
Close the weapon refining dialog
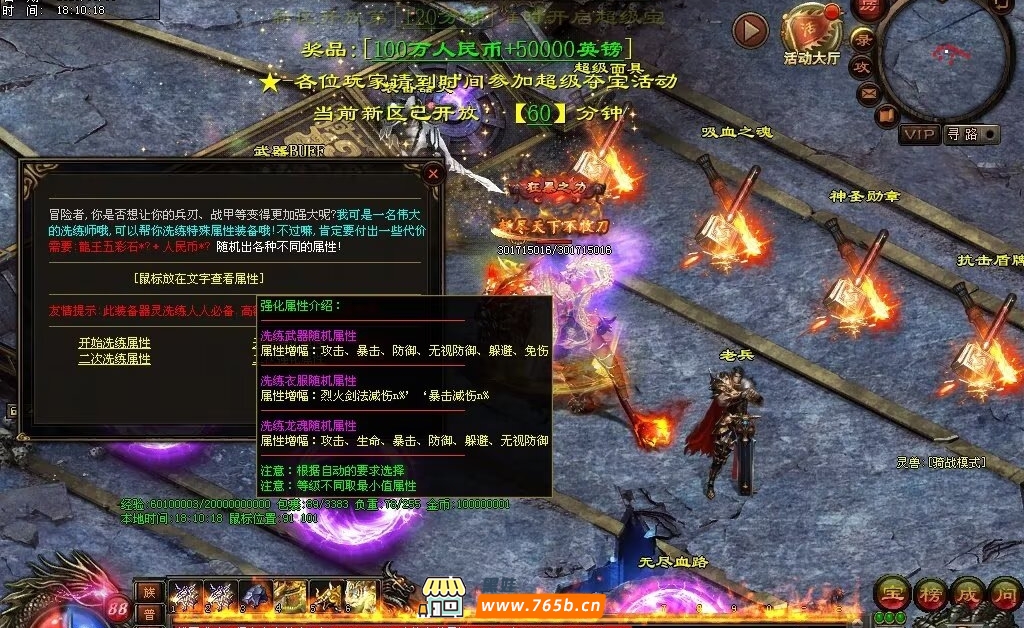coord(433,173)
